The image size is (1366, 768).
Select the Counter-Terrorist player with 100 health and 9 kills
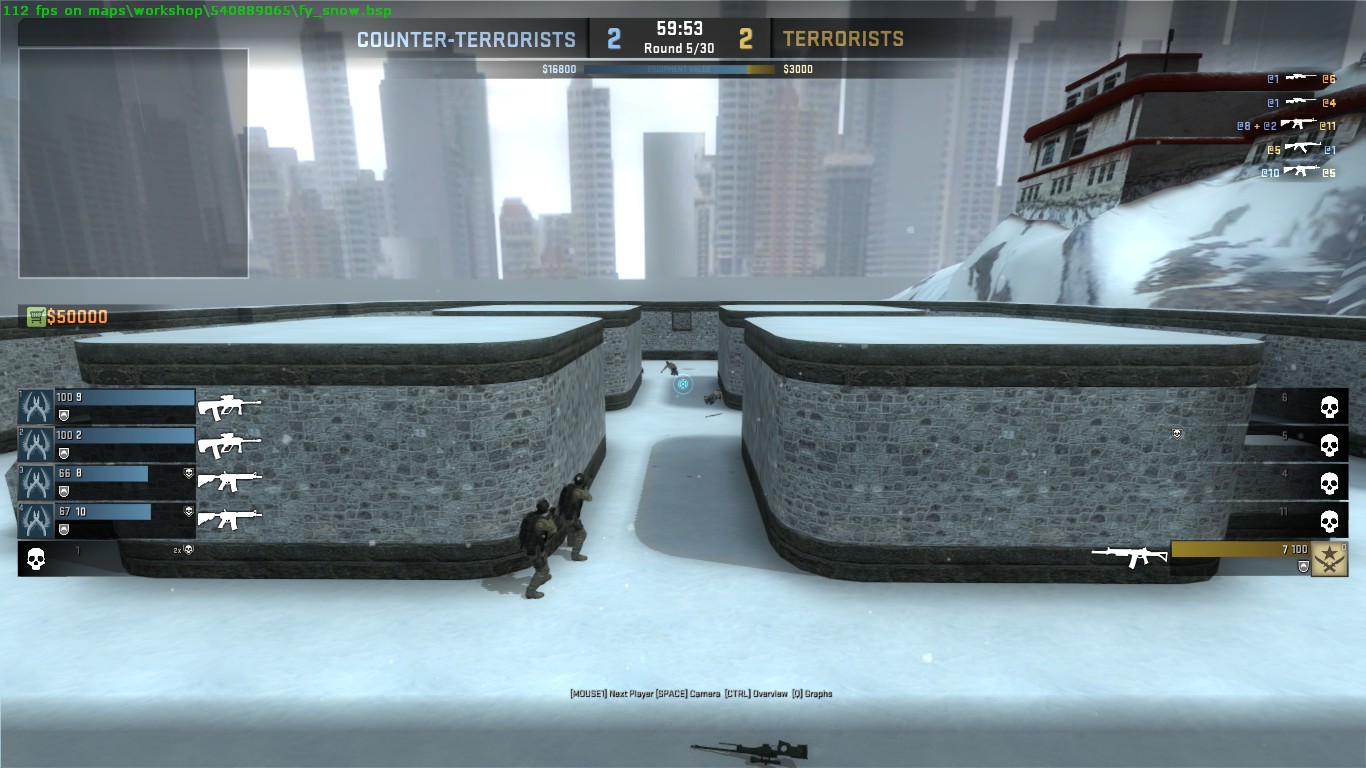pos(107,406)
